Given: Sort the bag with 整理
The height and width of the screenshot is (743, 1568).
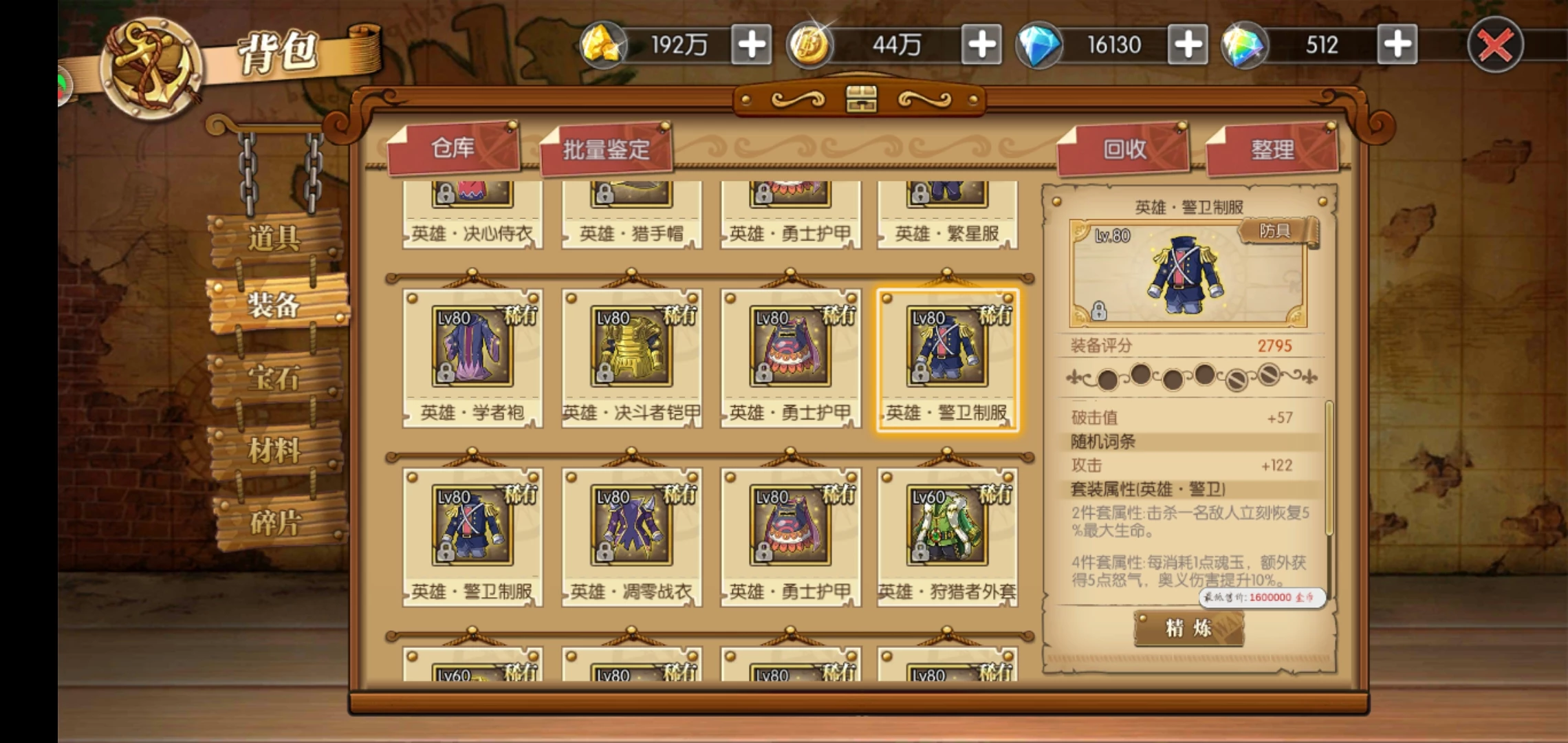Looking at the screenshot, I should click(x=1272, y=149).
